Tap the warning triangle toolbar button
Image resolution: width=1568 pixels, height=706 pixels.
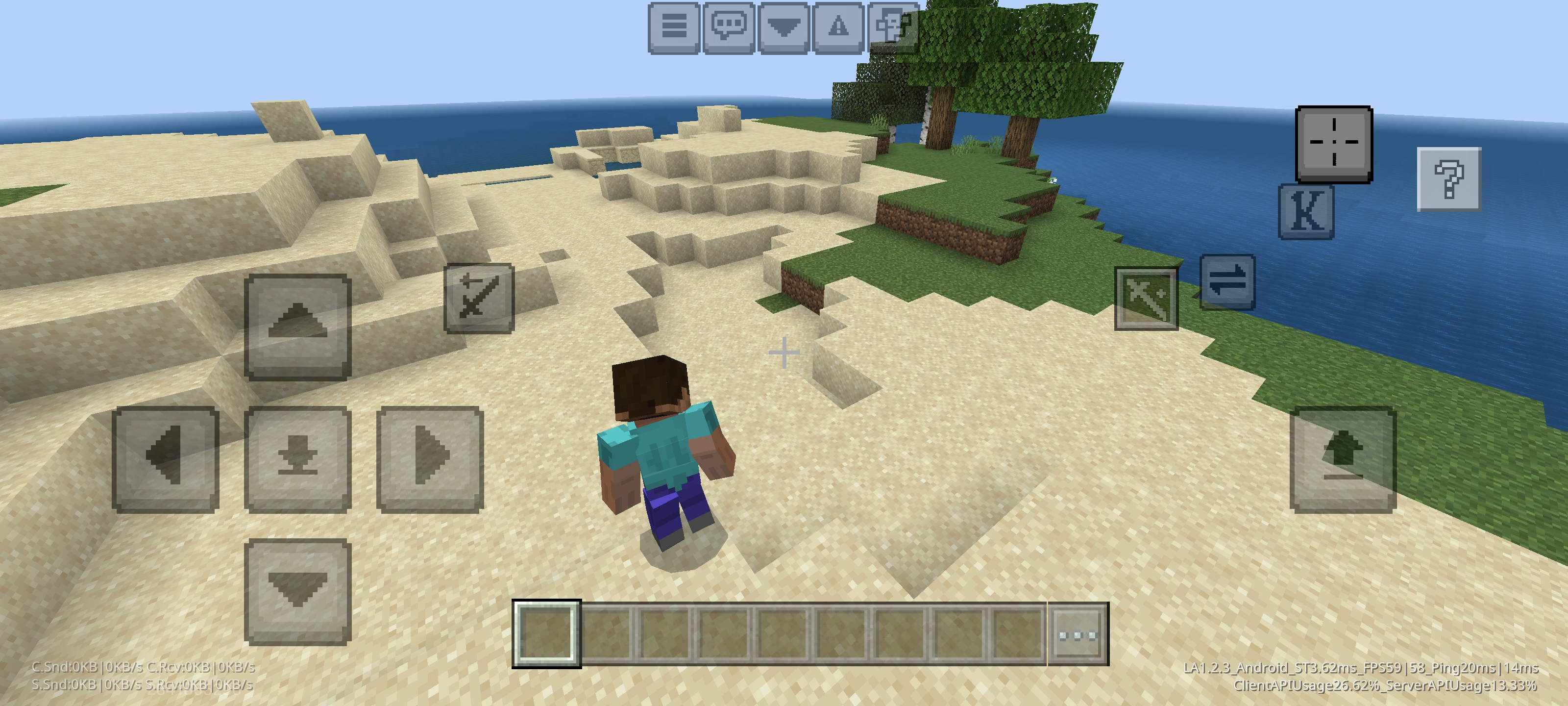838,27
